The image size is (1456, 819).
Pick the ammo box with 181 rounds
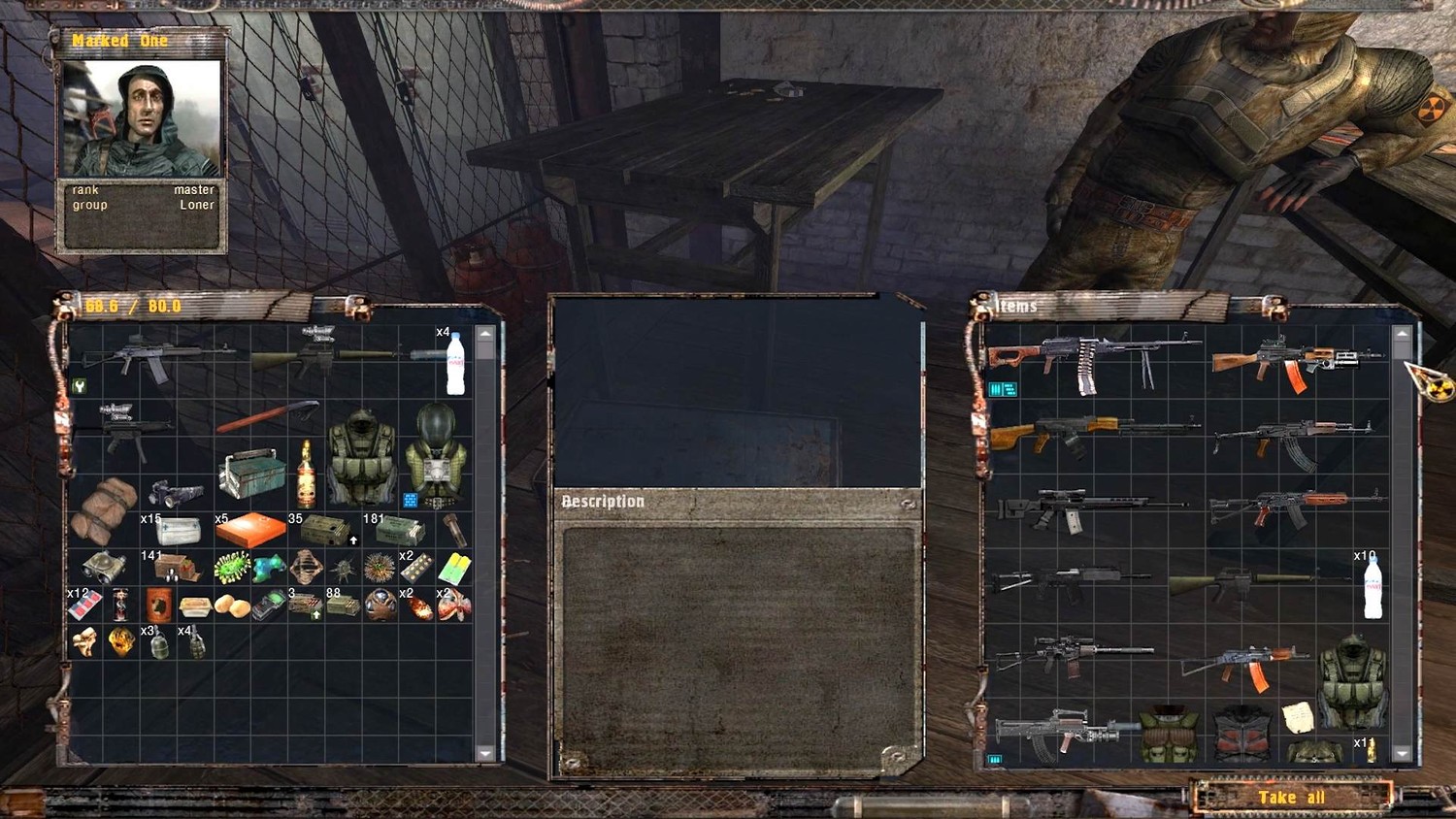(399, 530)
